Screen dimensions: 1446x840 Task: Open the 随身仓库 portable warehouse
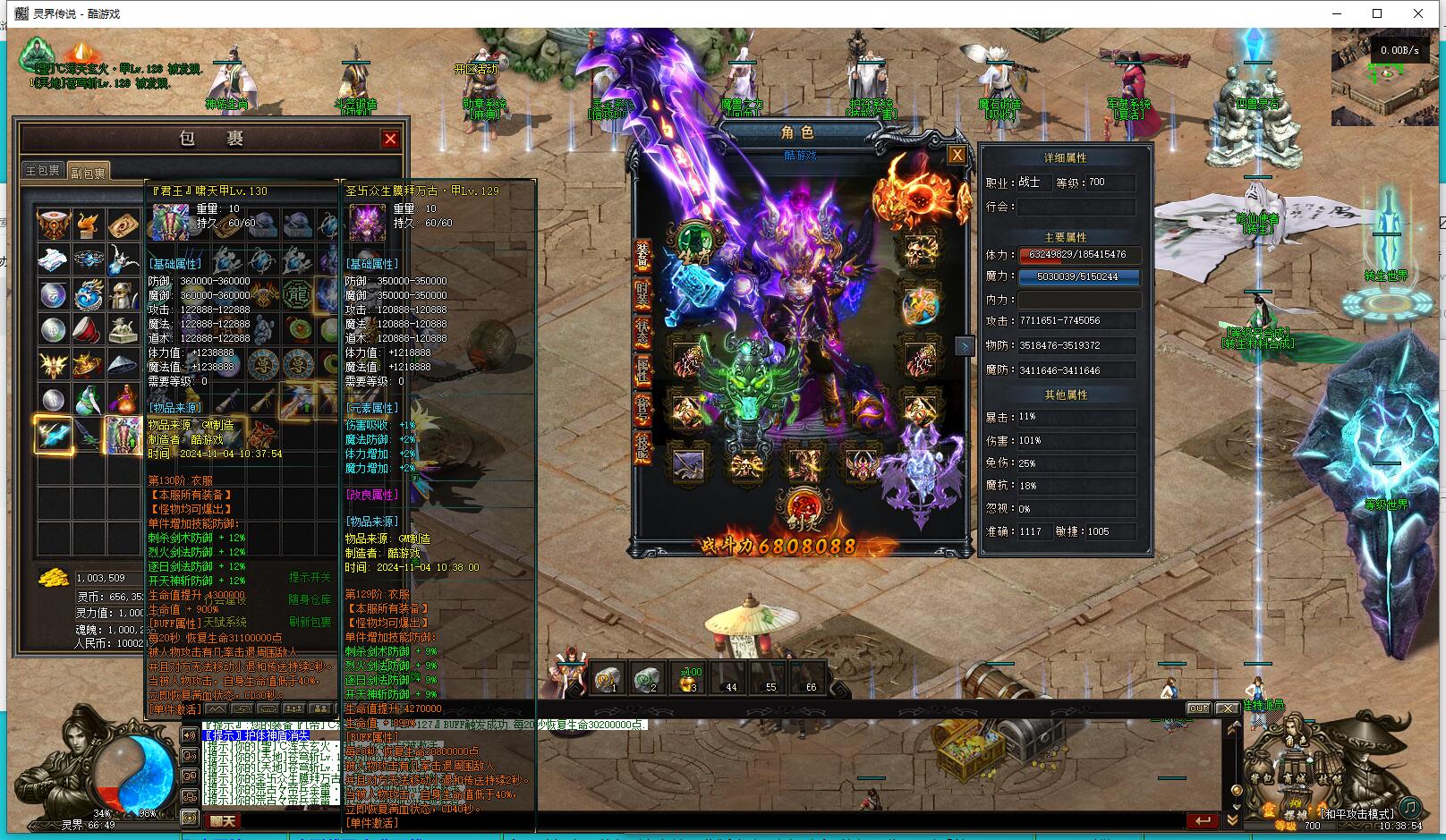310,599
